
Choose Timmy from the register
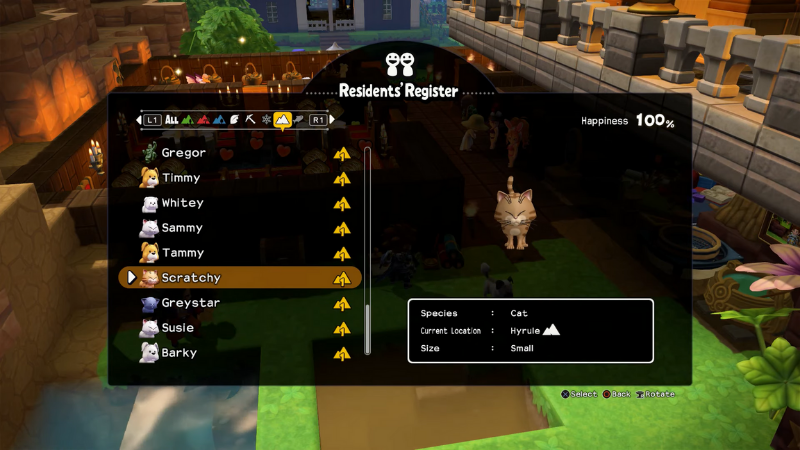pyautogui.click(x=181, y=178)
